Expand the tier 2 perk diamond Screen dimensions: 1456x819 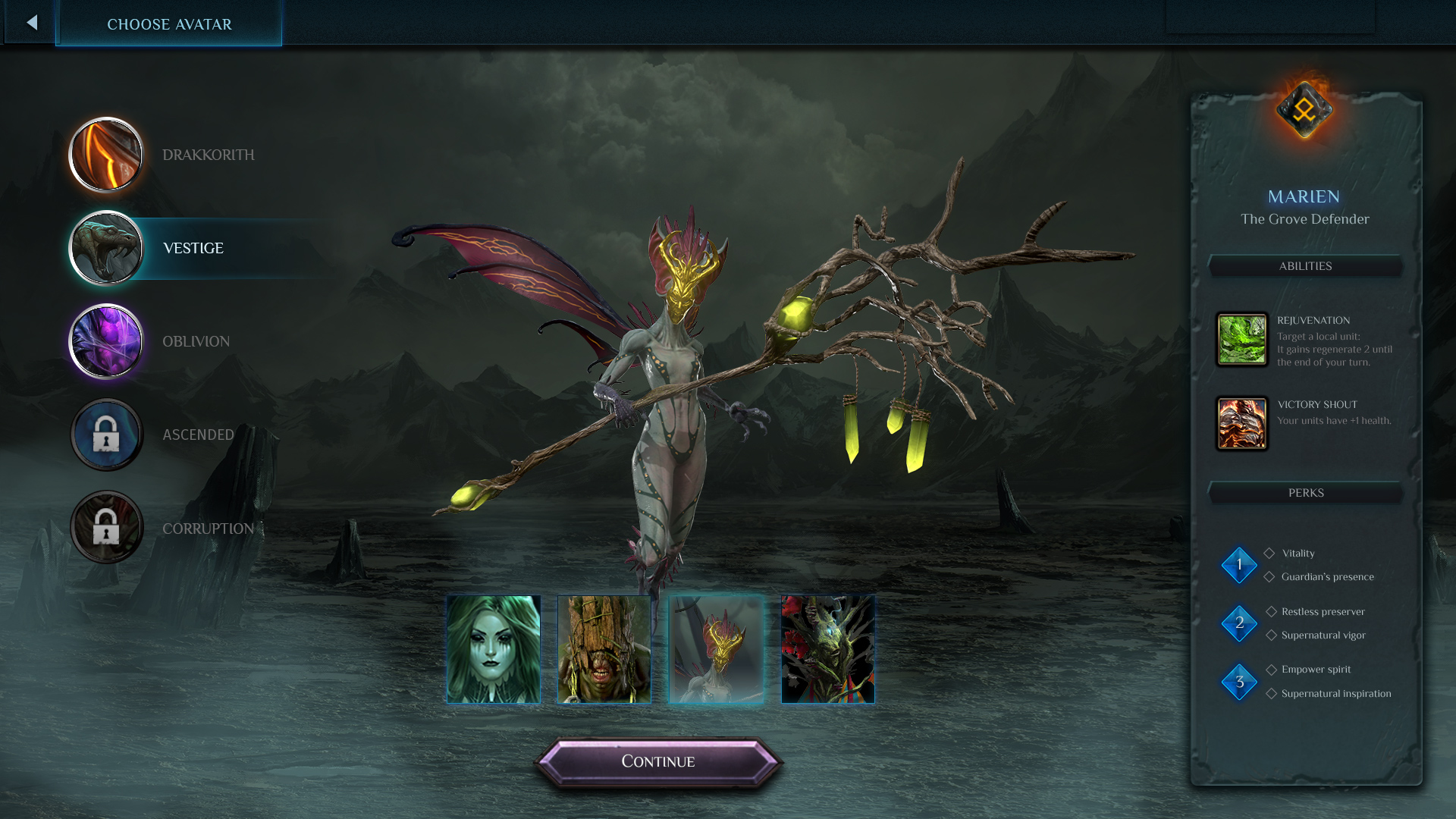[1240, 623]
